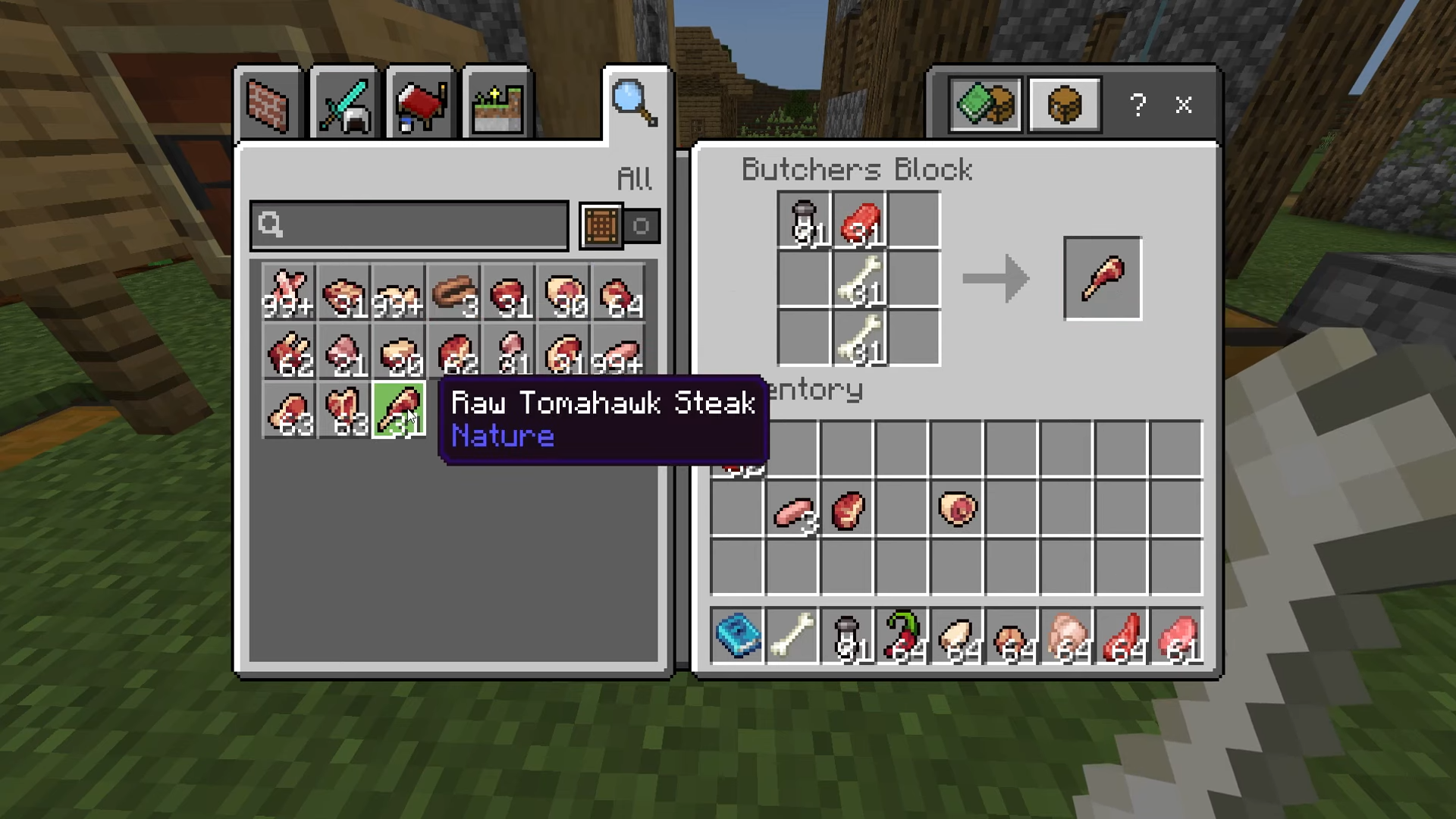Close the Butchers Block screen
Viewport: 1456px width, 819px height.
tap(1183, 105)
